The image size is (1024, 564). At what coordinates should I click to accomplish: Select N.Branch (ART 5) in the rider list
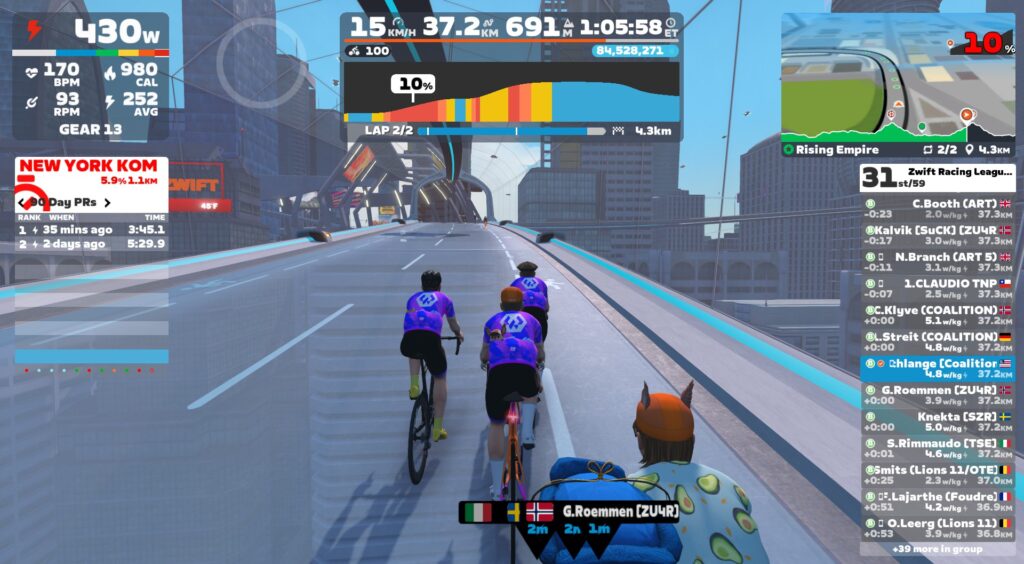click(937, 262)
